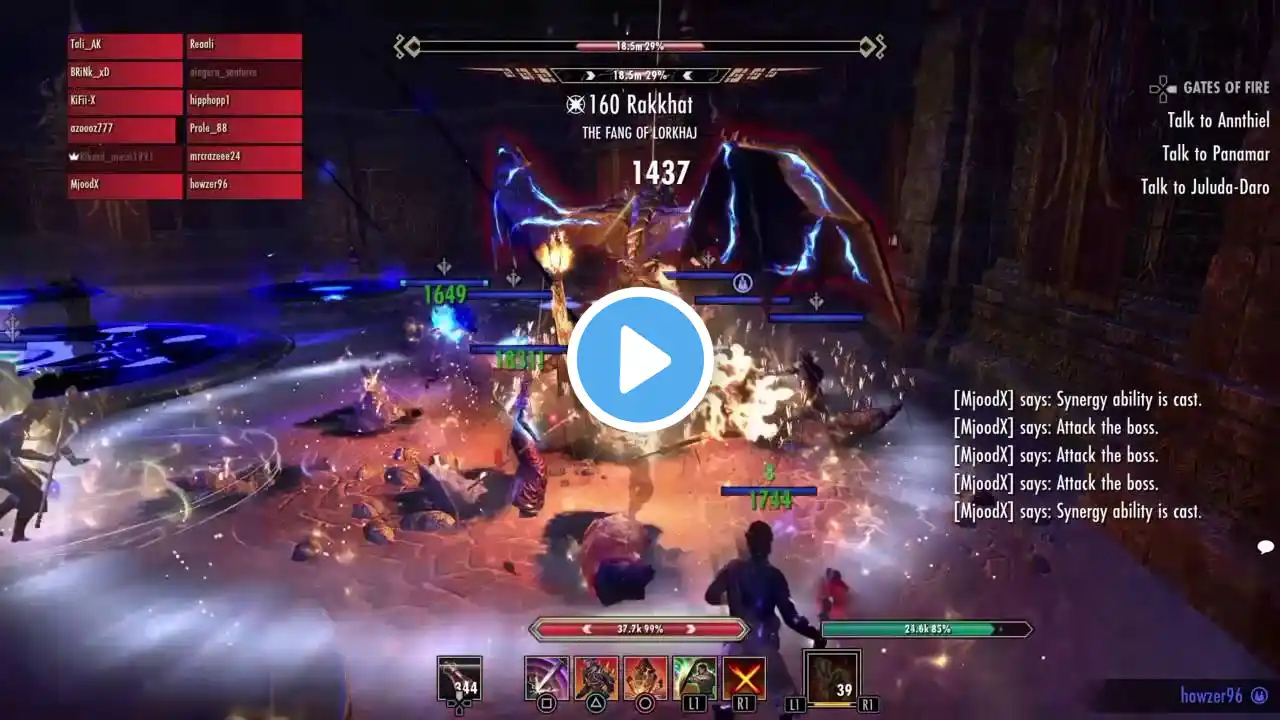Choose Prole_88 from group frames

244,130
